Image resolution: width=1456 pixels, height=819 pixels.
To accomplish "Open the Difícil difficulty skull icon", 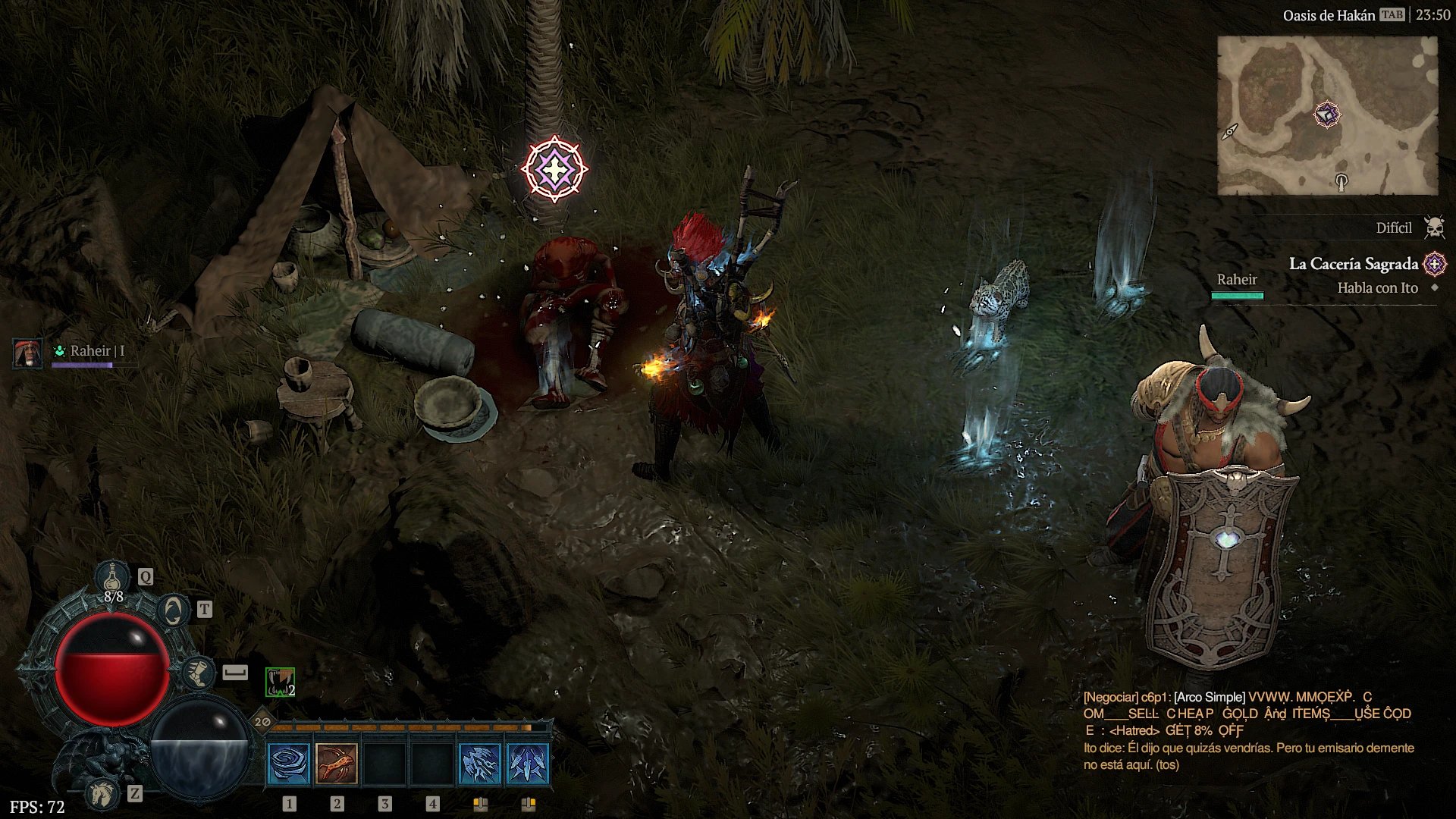I will (1434, 227).
